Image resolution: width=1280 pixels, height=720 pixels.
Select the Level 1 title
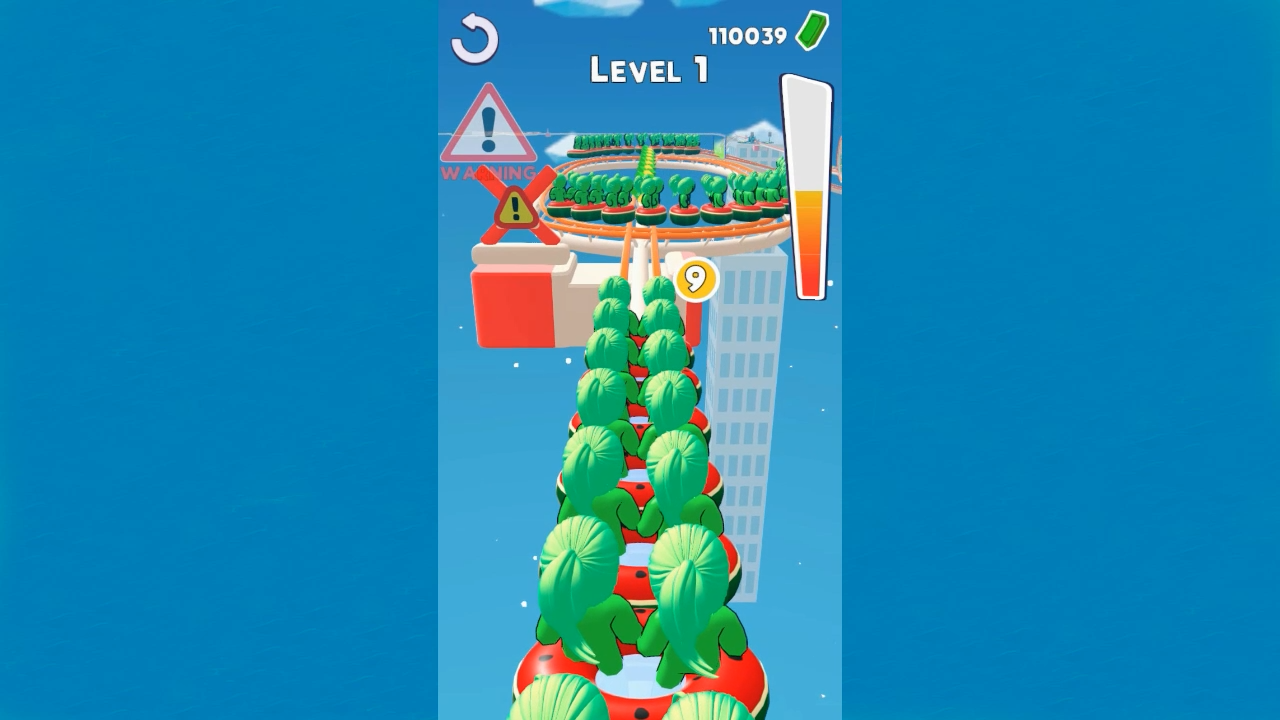648,70
